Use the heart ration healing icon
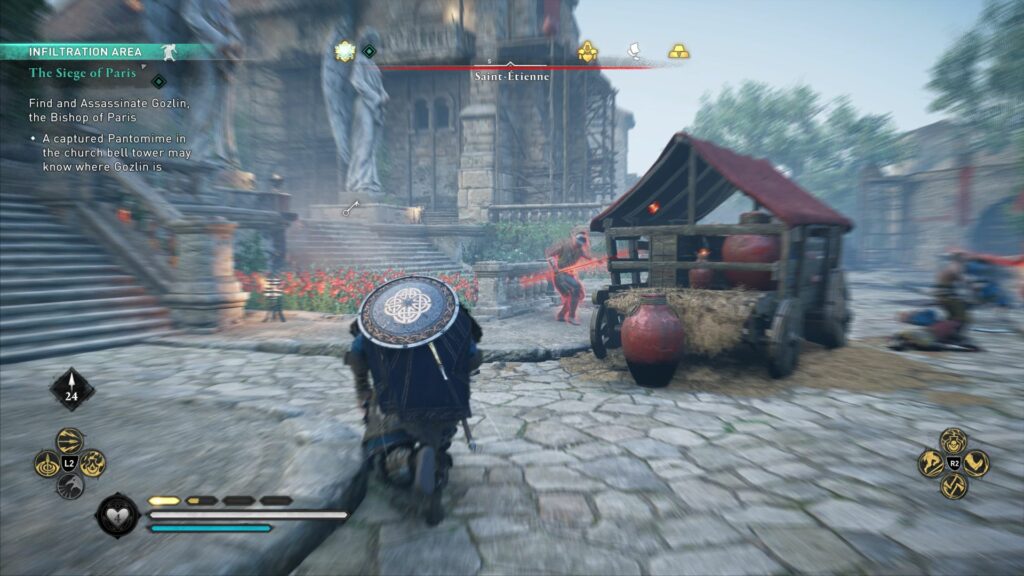This screenshot has width=1024, height=576. pos(116,515)
